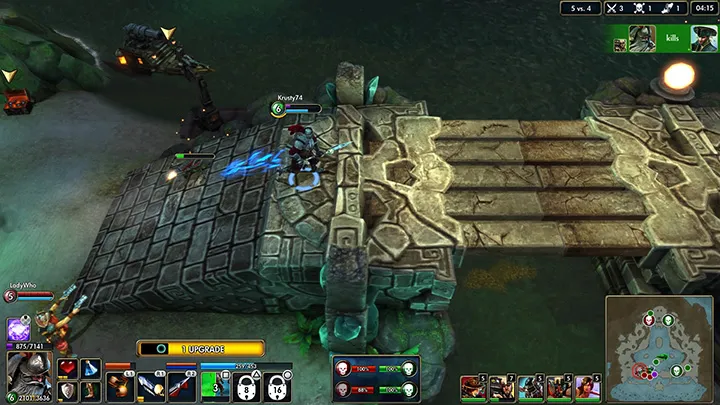Select the purple gem icon above the portrait
The height and width of the screenshot is (405, 720).
coord(17,329)
